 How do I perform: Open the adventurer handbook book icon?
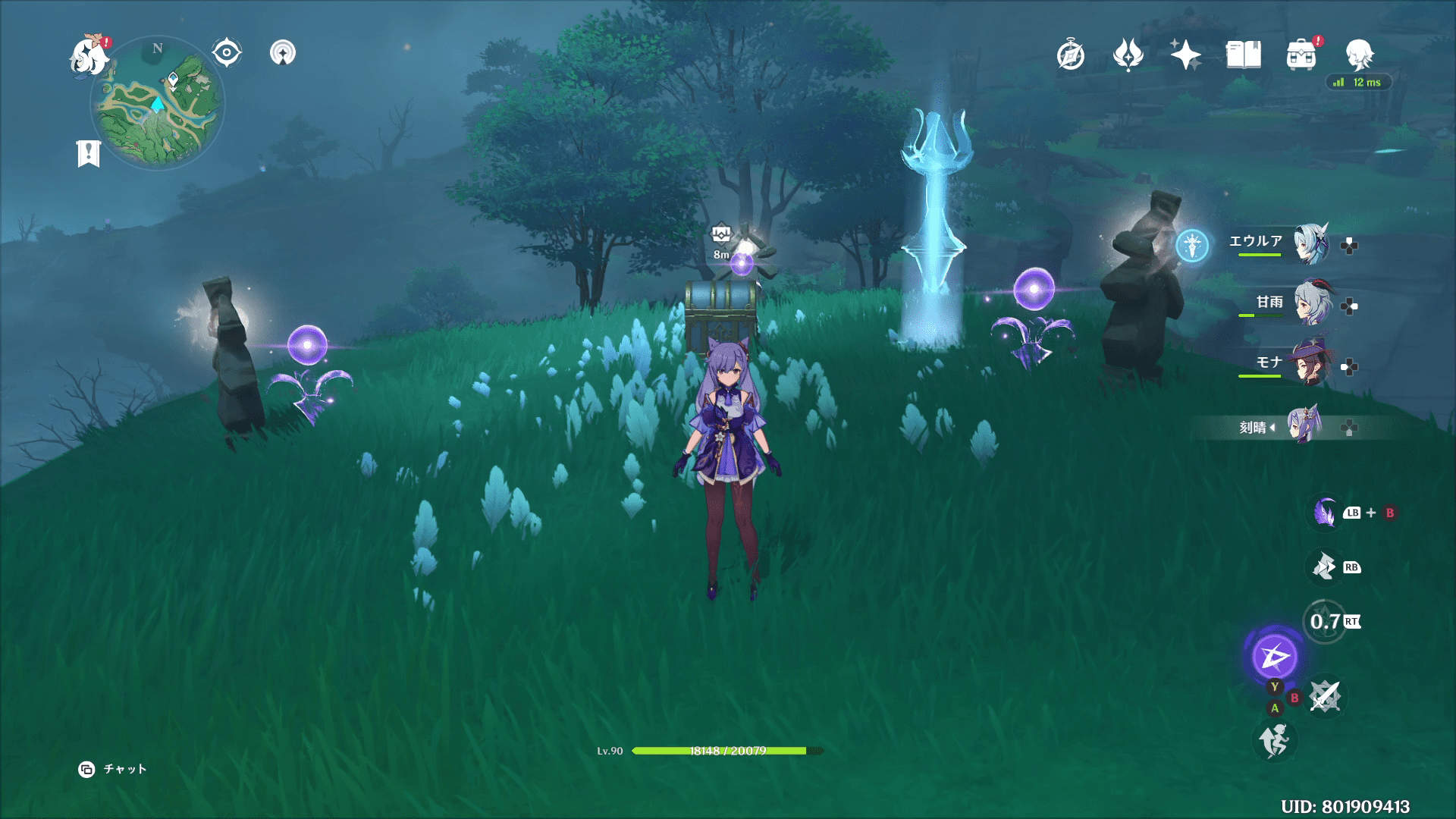point(1243,55)
